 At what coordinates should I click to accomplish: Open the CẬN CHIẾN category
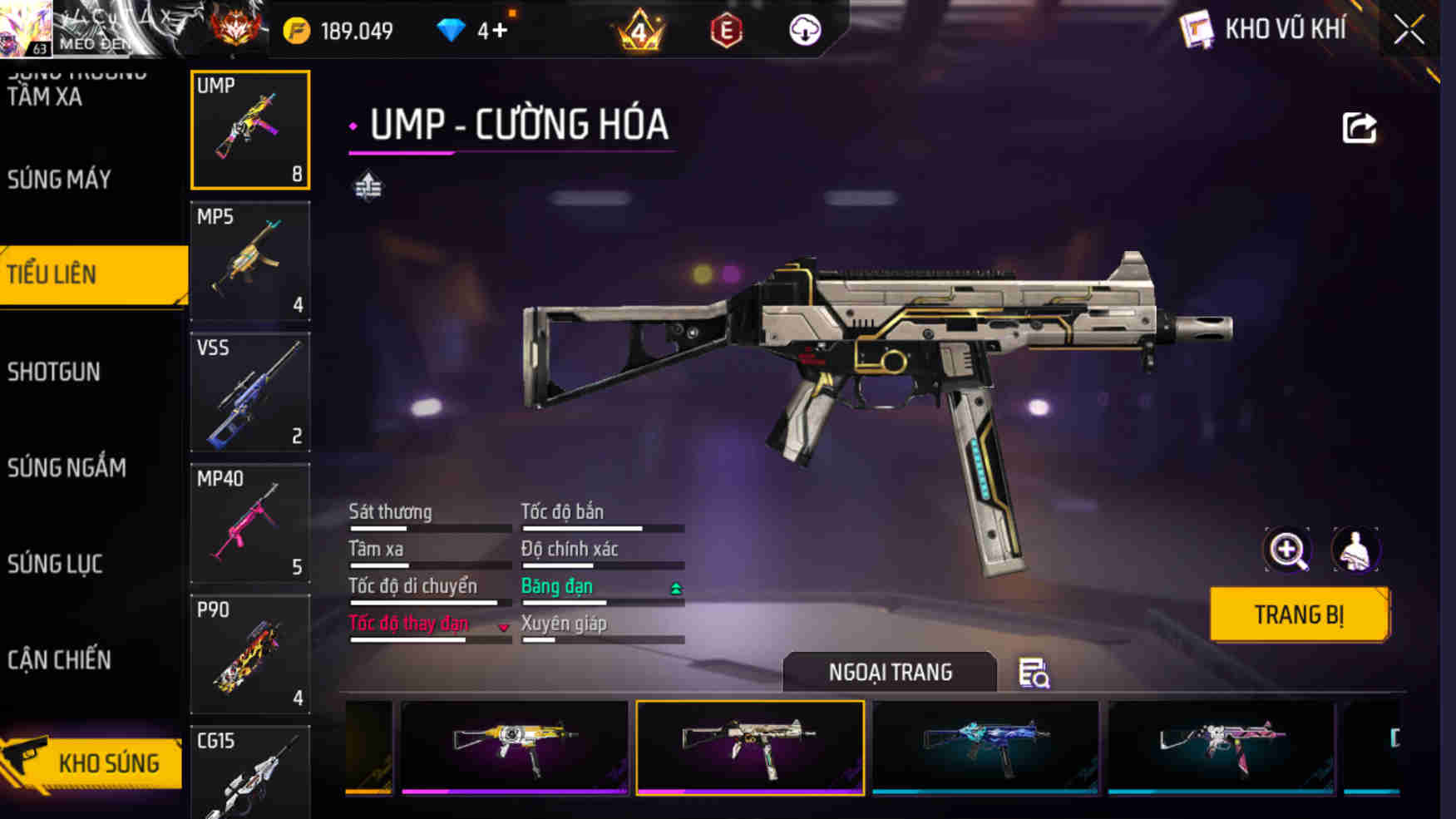pyautogui.click(x=59, y=660)
